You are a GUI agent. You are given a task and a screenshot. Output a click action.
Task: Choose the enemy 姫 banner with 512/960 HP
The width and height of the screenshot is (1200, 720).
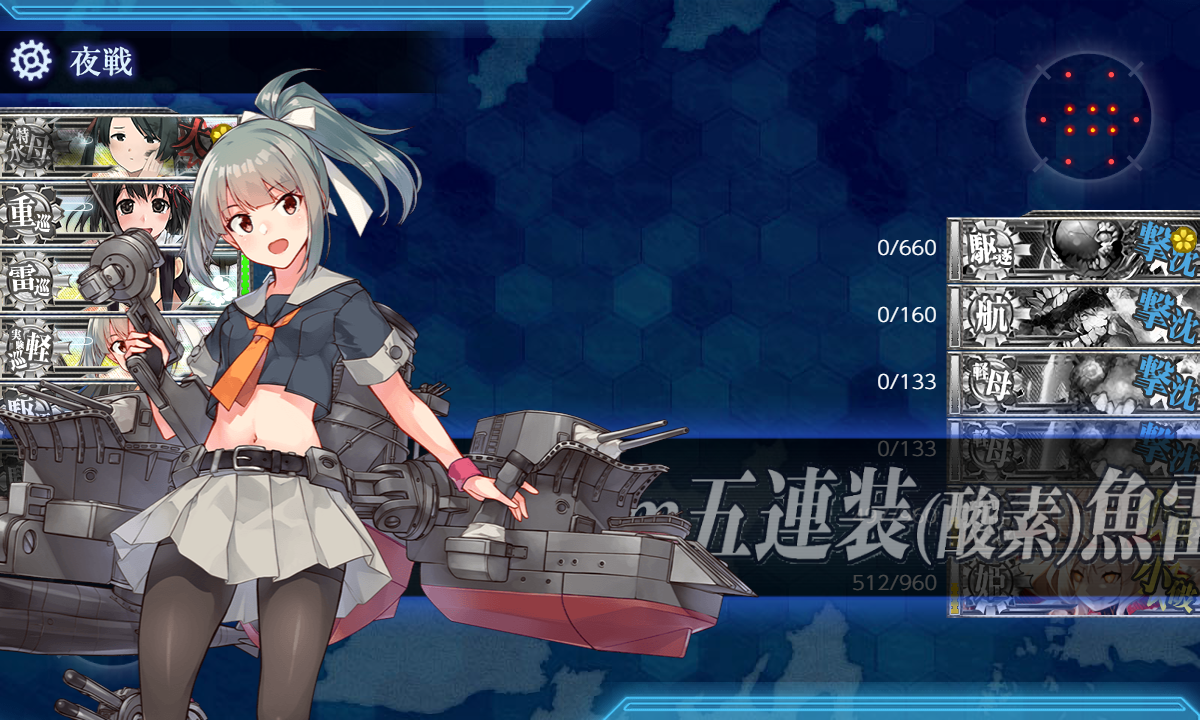tap(1075, 585)
